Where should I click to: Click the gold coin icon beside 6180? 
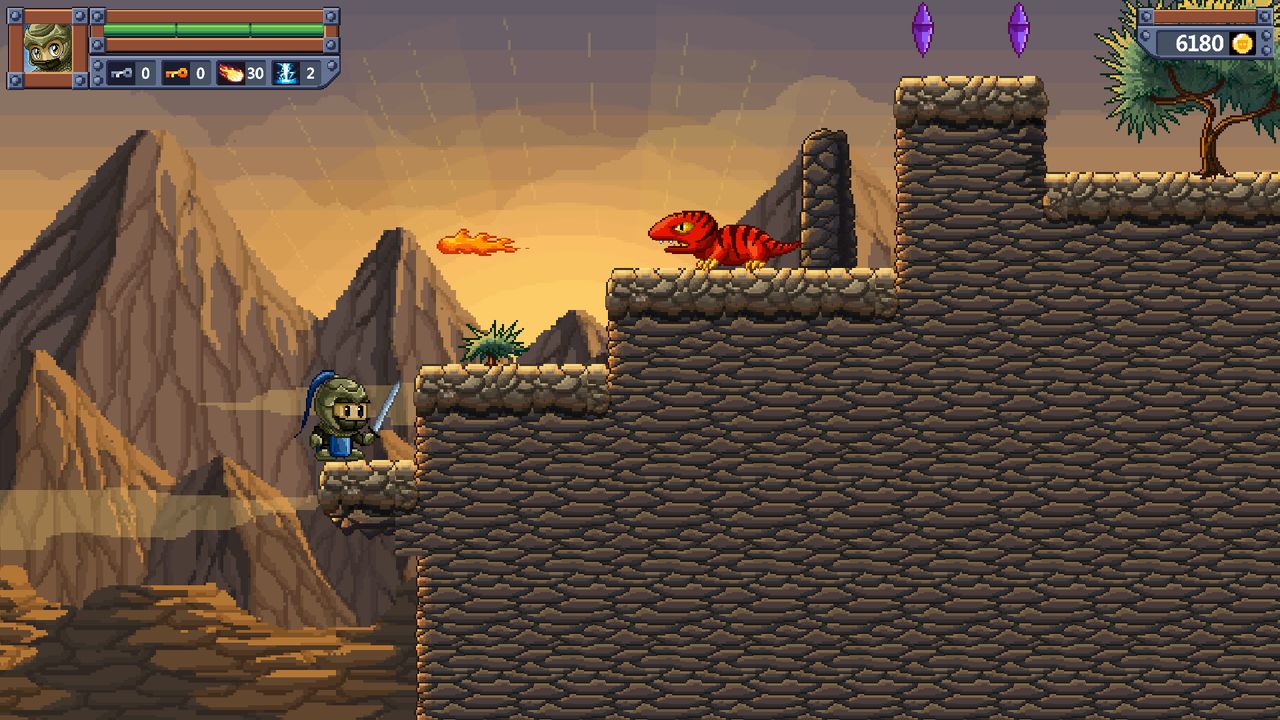[1242, 43]
